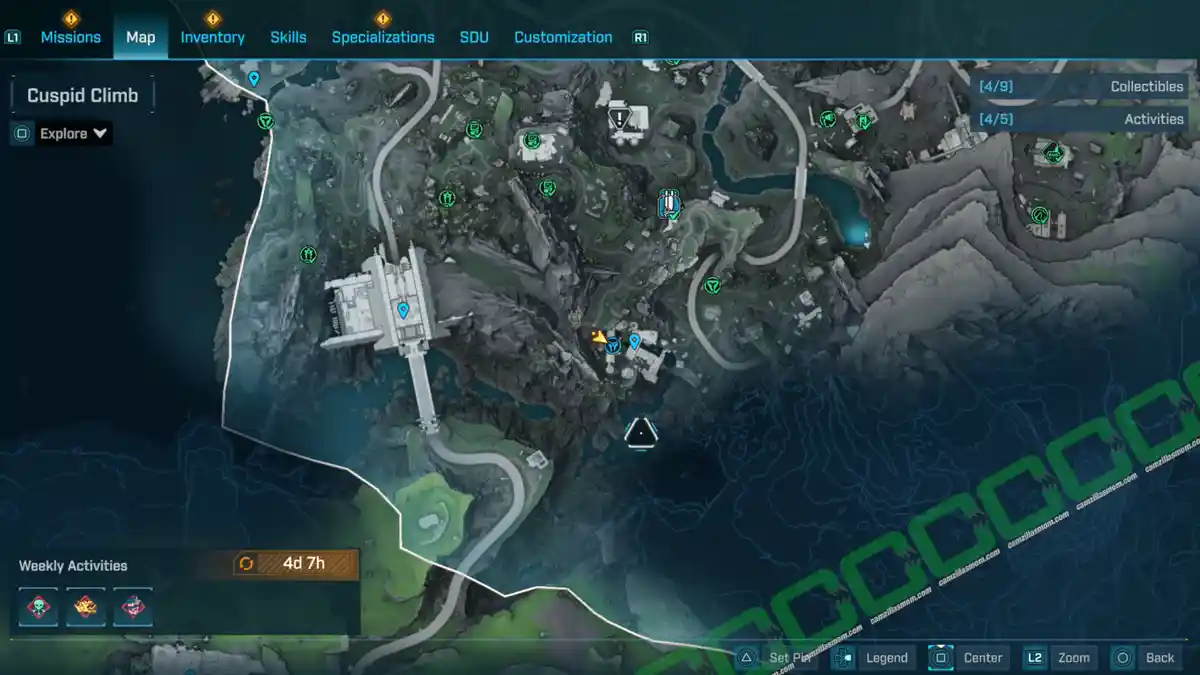
Task: Click the exclamation vehicle marker on map
Action: coord(628,122)
